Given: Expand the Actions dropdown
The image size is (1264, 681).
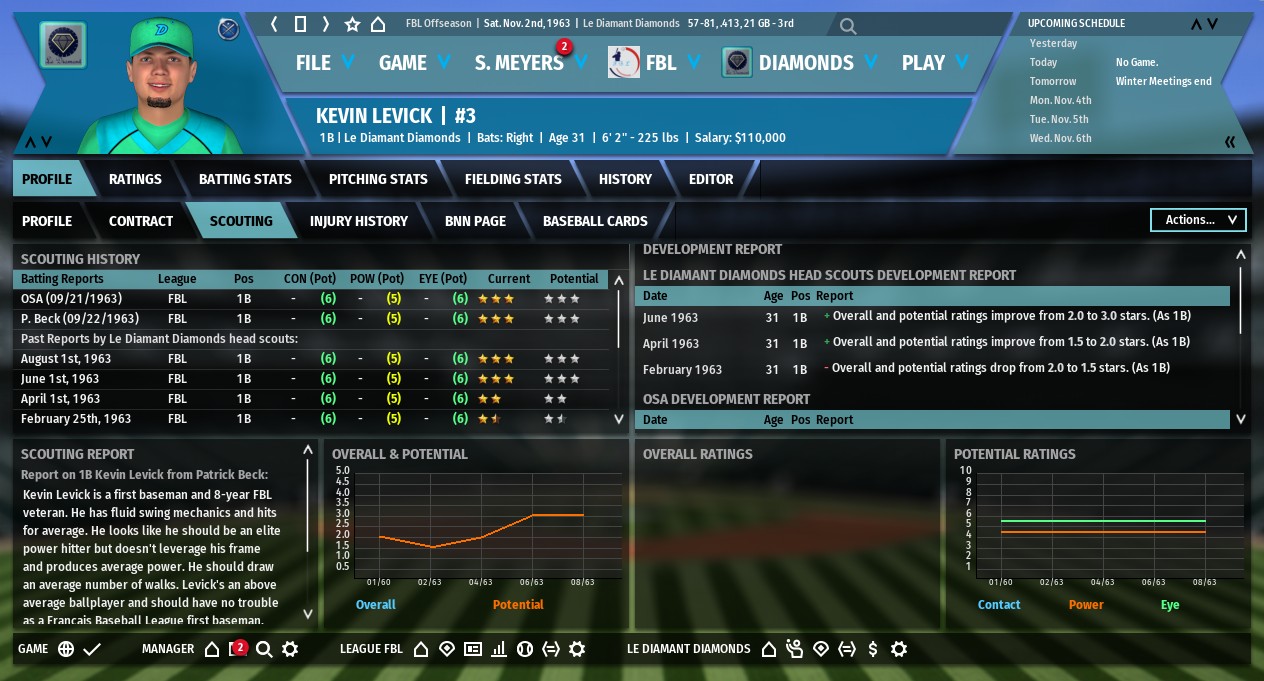Looking at the screenshot, I should point(1199,220).
